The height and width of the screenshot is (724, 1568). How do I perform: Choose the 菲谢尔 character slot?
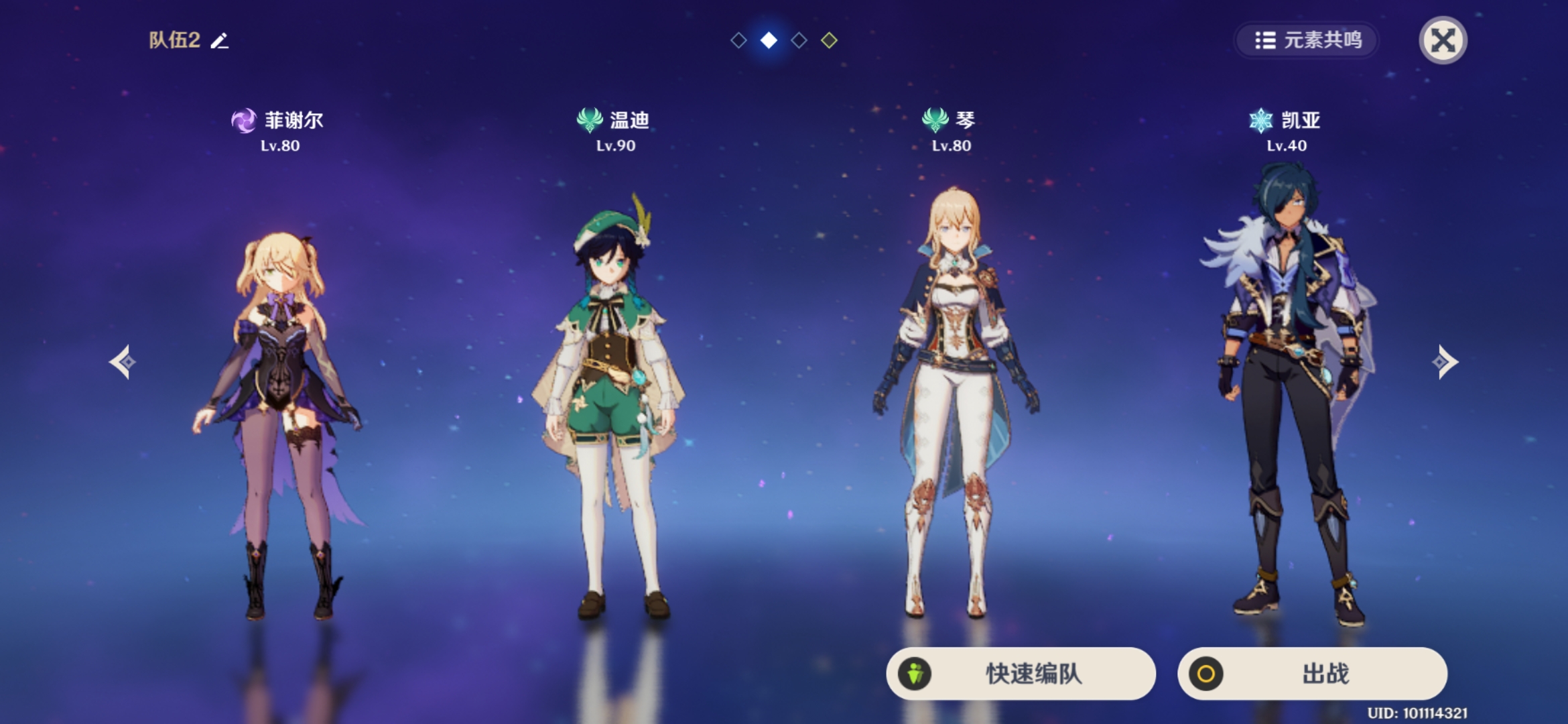tap(280, 402)
